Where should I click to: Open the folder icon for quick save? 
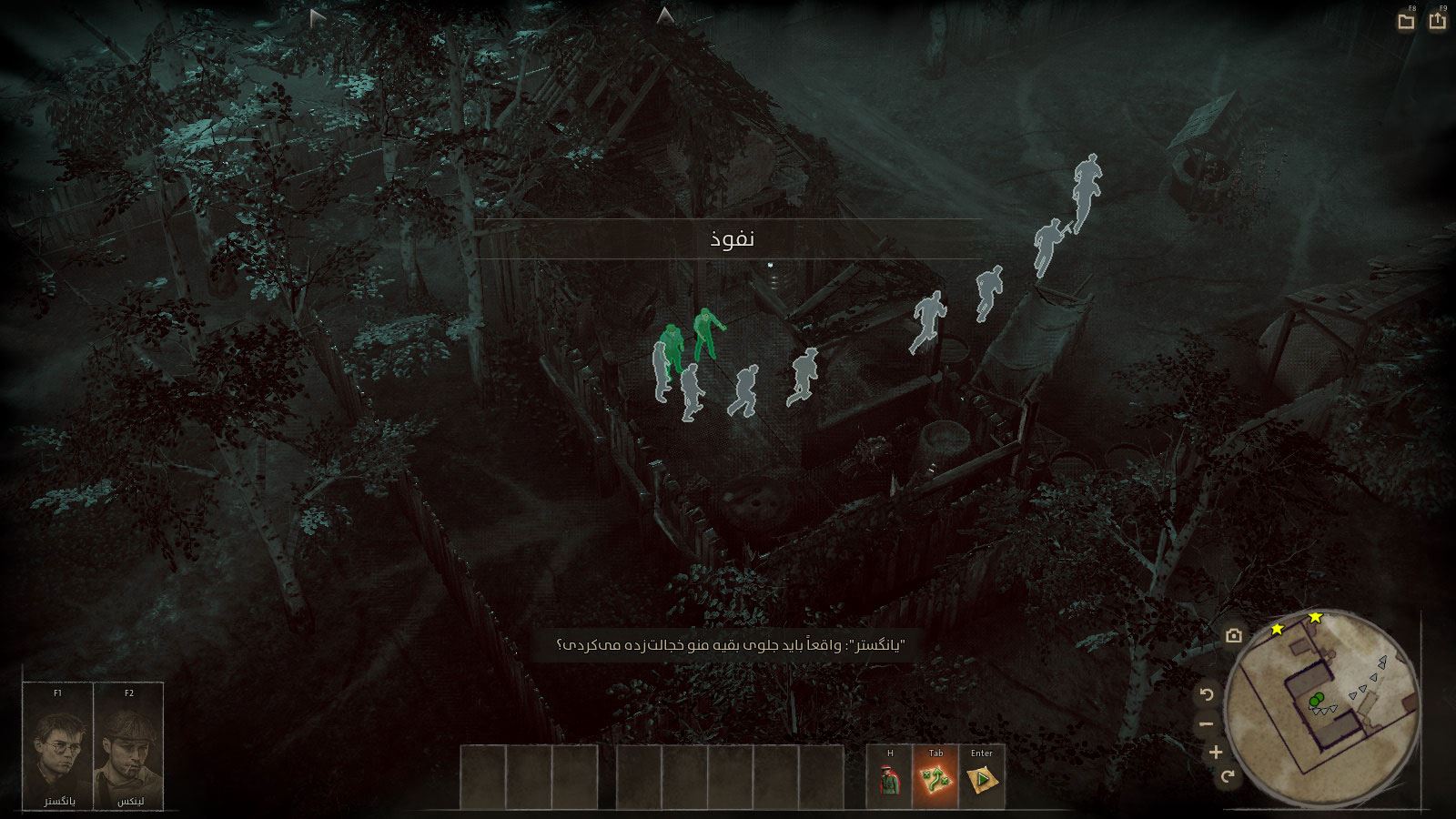pos(1407,21)
